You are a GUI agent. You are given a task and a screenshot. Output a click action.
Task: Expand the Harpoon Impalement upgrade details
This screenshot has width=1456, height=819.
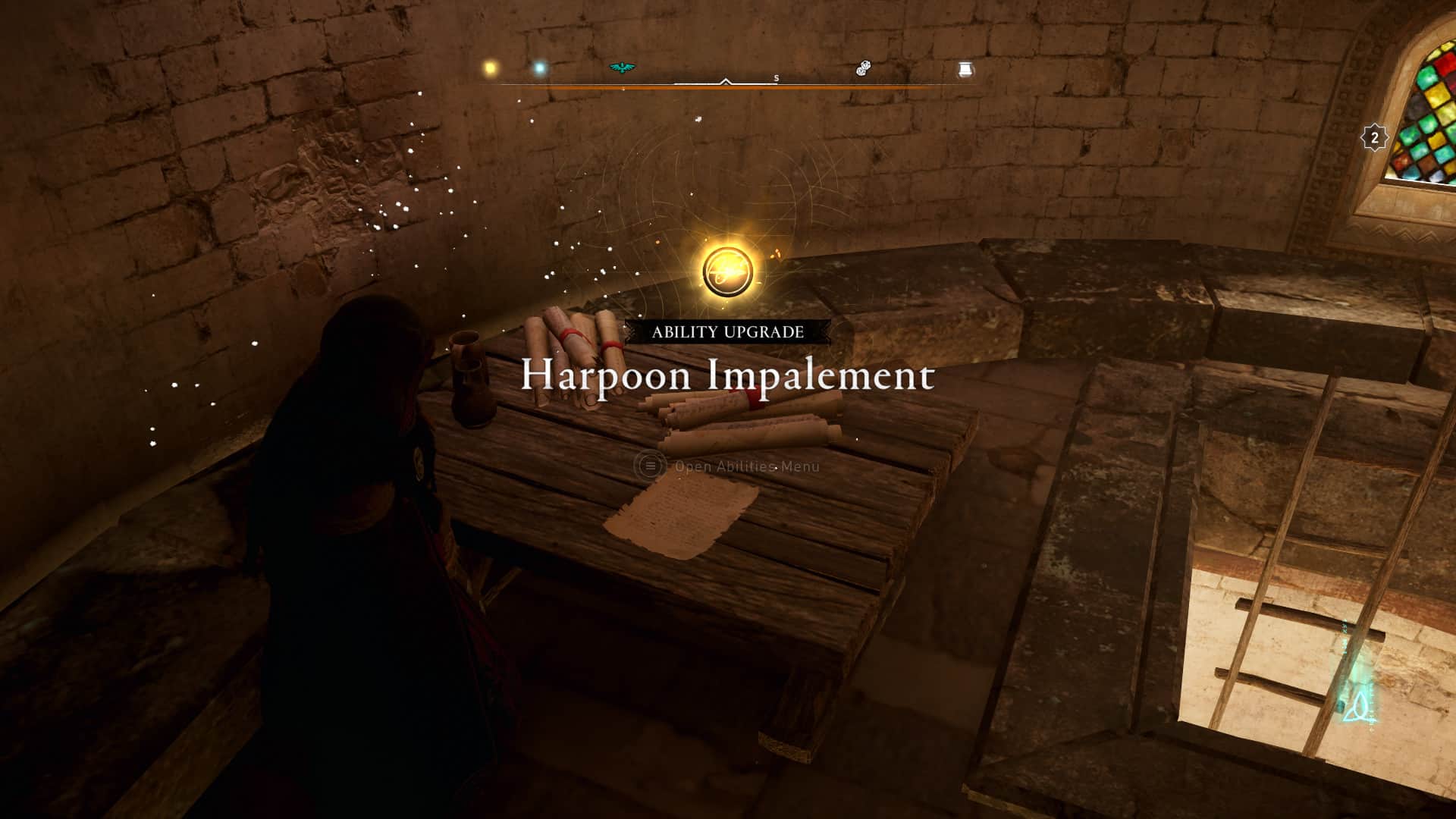coord(726,377)
